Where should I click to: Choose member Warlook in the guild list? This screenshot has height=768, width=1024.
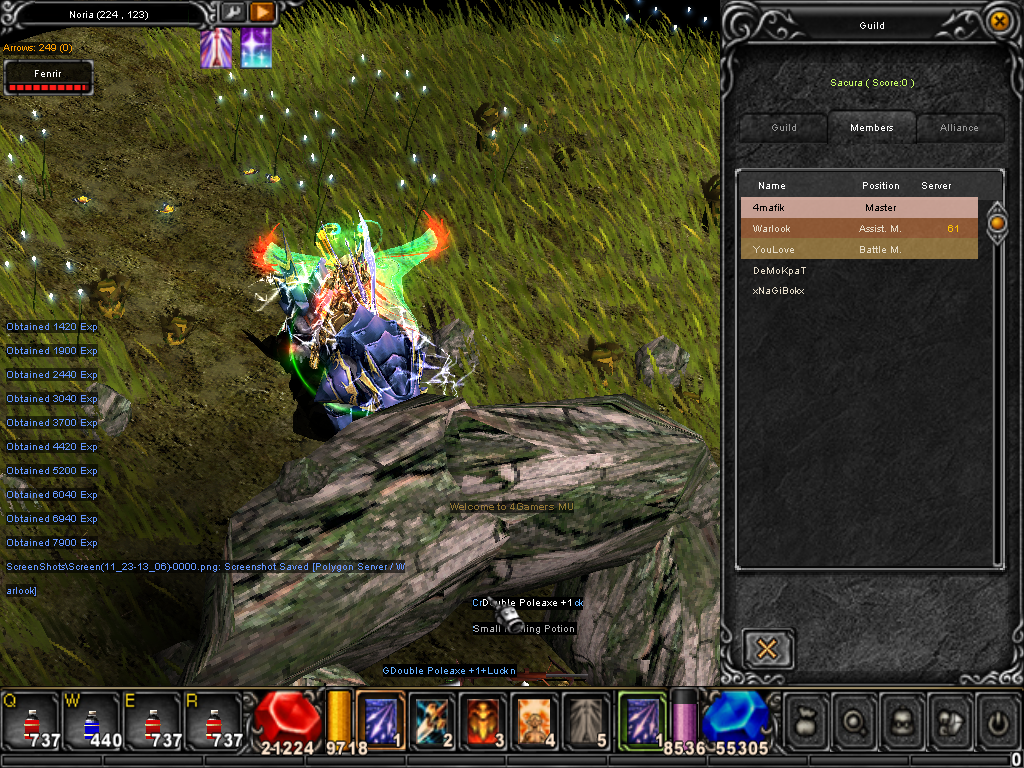point(858,229)
